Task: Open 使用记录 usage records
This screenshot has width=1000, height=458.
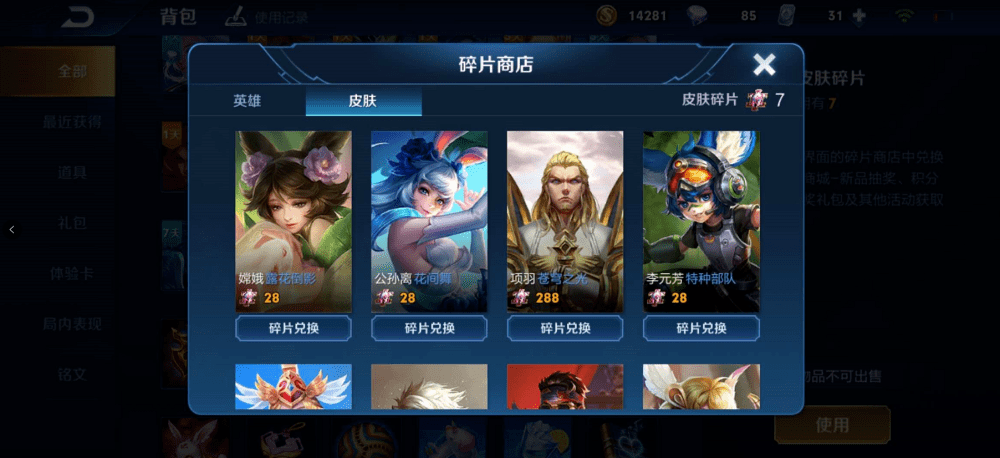Action: 267,16
